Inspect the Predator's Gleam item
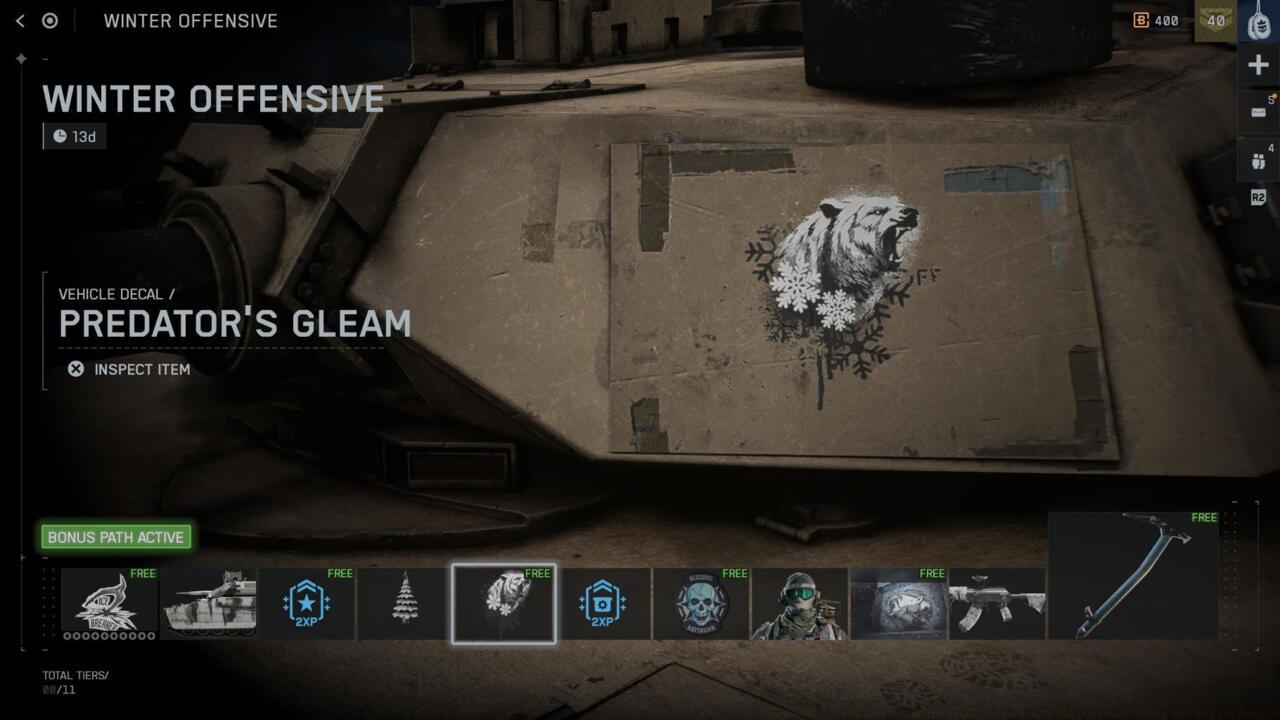The height and width of the screenshot is (720, 1280). 130,369
